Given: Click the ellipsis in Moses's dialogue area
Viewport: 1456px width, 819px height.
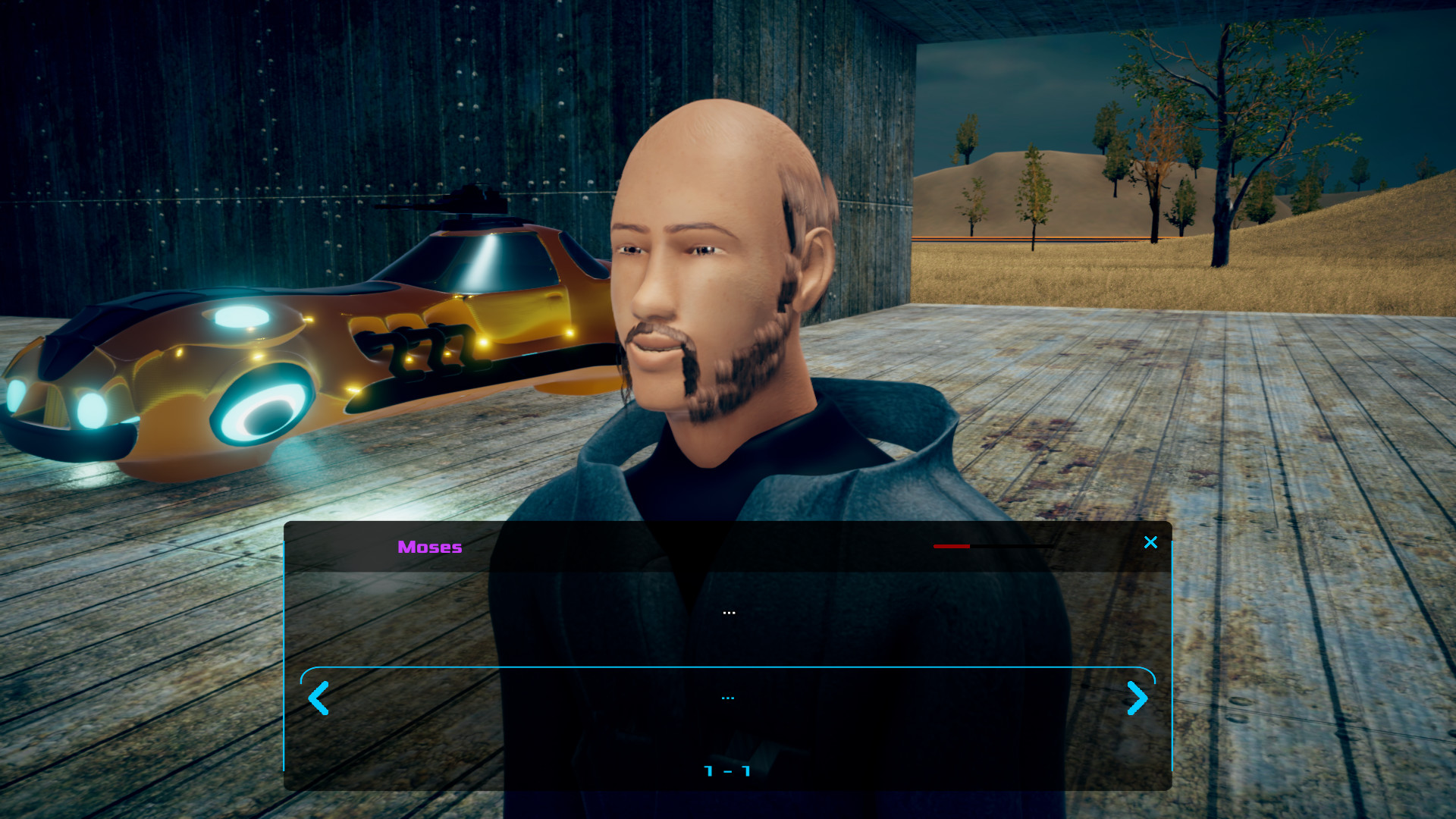Looking at the screenshot, I should (729, 611).
